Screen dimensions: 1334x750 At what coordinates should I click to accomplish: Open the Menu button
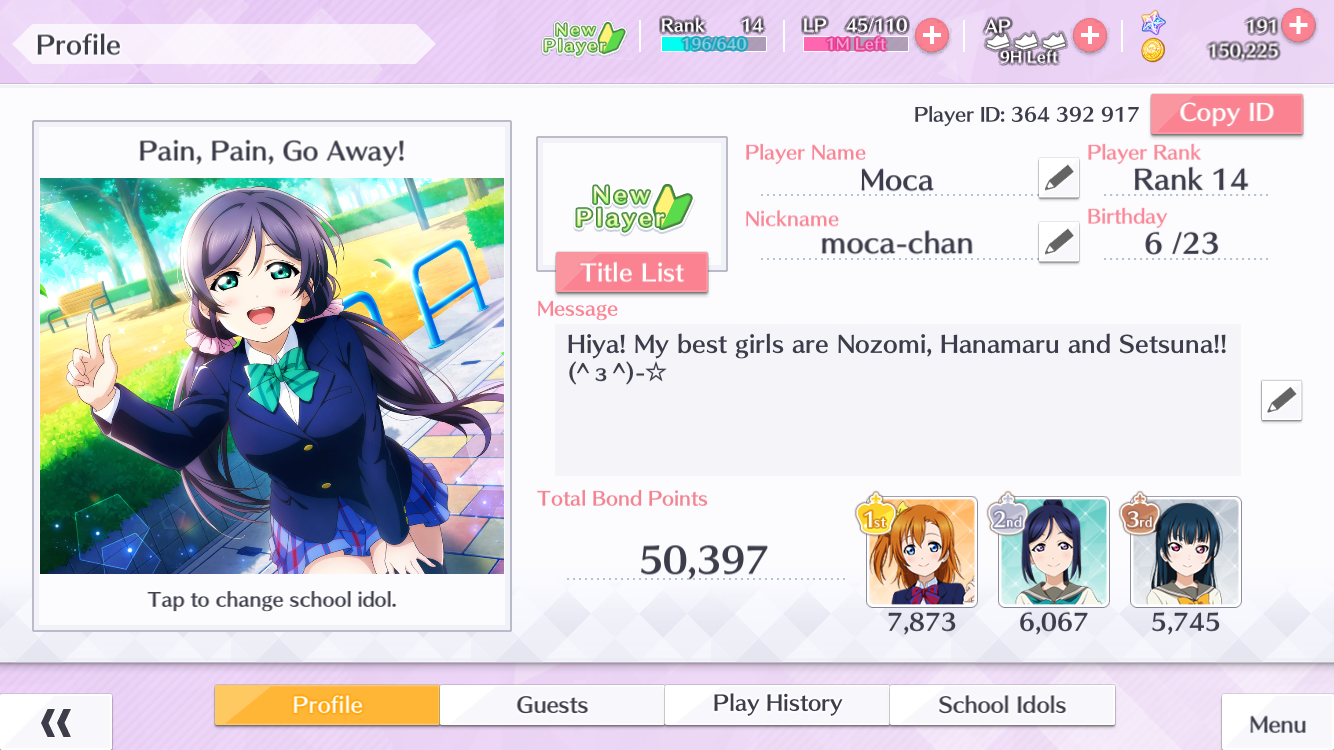pyautogui.click(x=1277, y=724)
